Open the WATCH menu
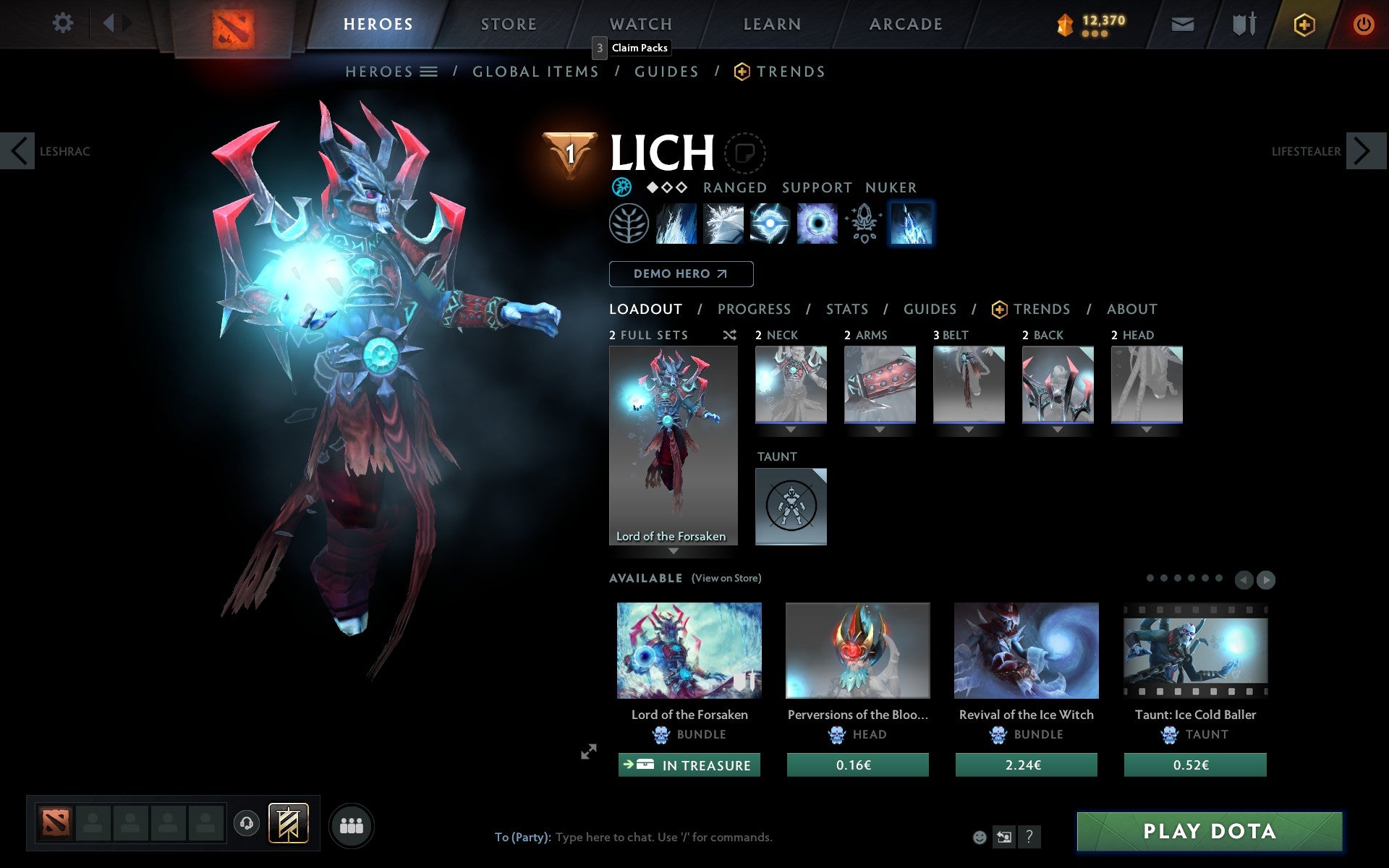1389x868 pixels. point(640,23)
